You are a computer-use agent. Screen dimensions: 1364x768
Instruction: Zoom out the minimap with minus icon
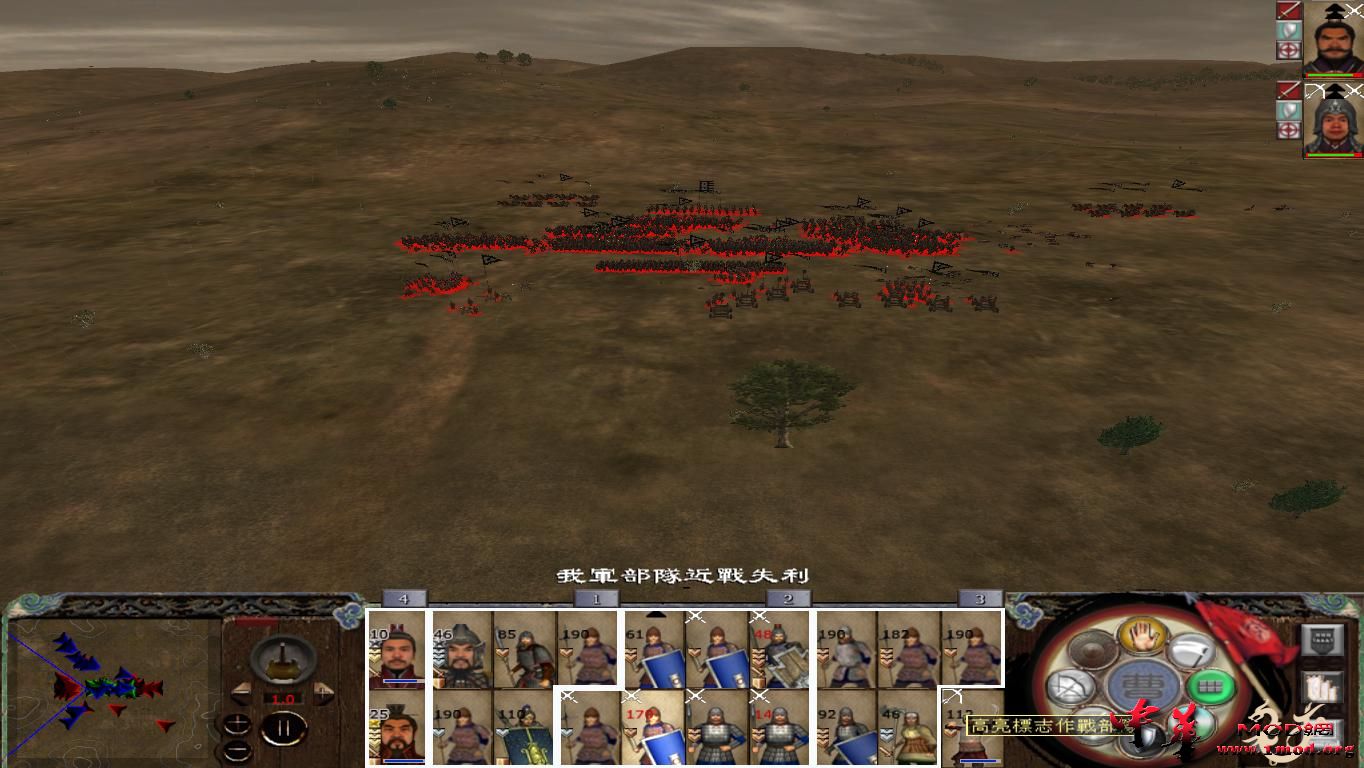[237, 750]
